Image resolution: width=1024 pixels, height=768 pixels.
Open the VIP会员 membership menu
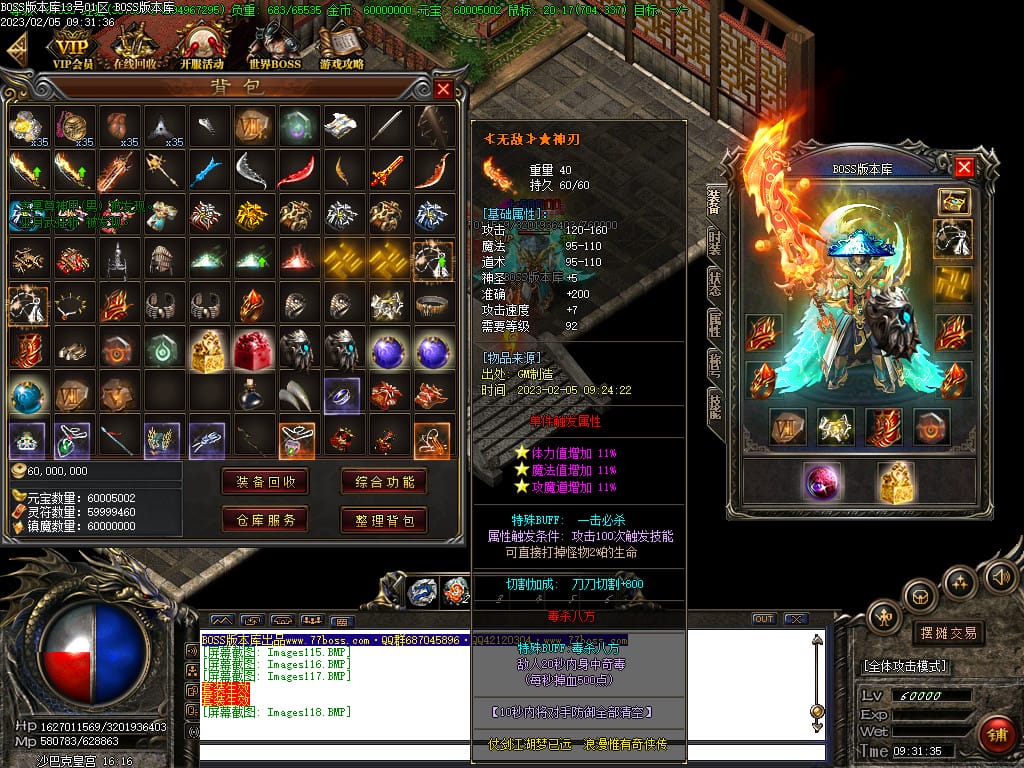click(72, 49)
